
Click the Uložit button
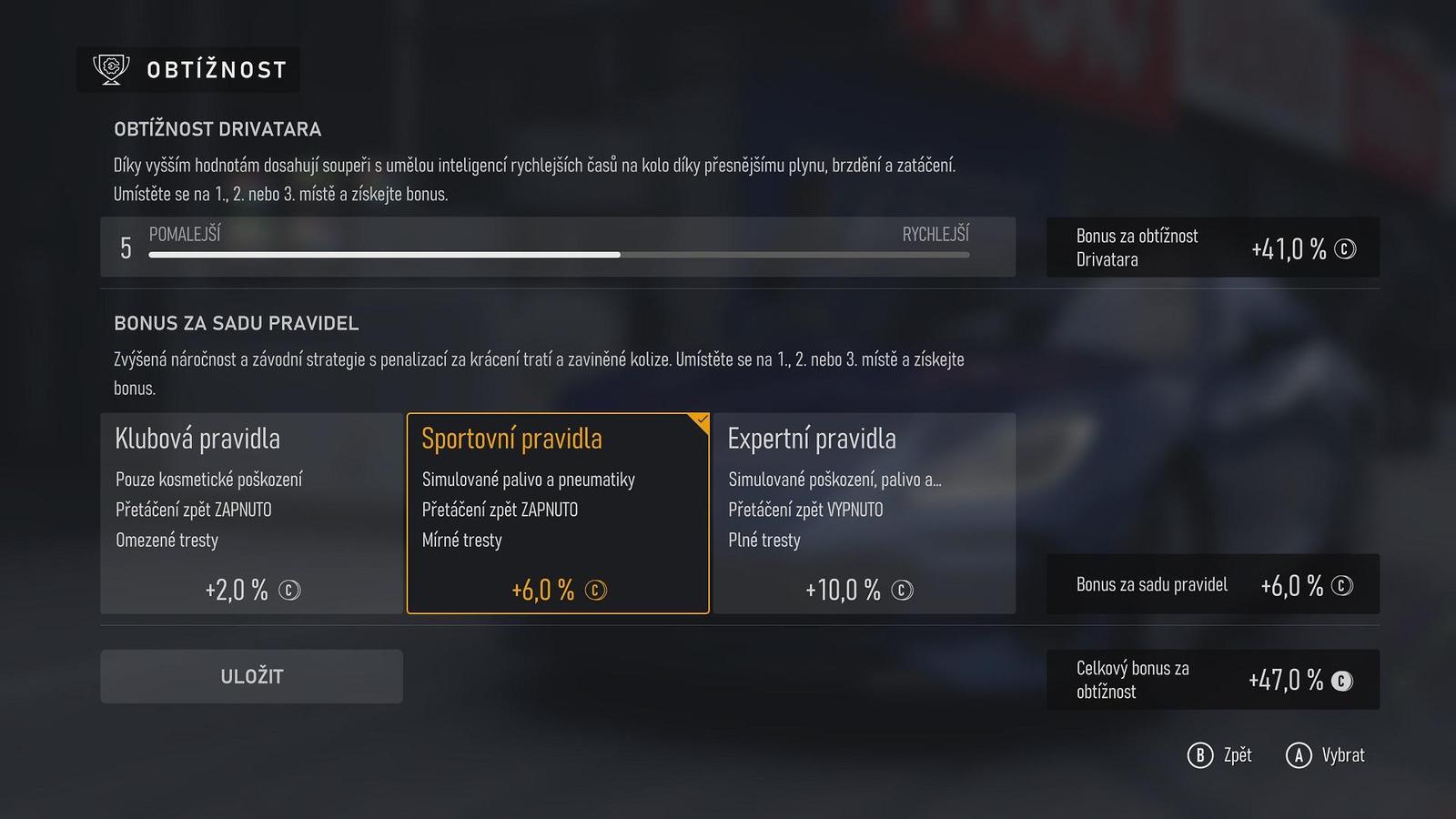[x=251, y=676]
